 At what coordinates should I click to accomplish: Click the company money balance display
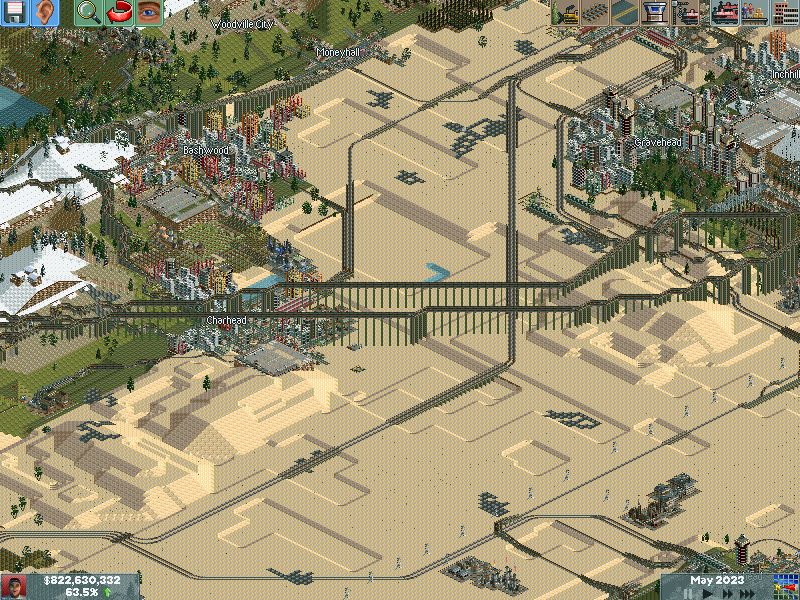(x=80, y=580)
